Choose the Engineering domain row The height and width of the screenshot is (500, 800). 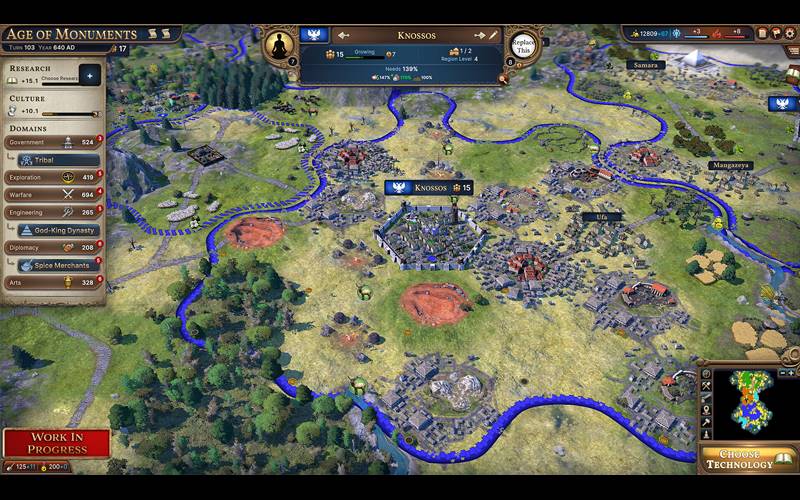tap(55, 212)
